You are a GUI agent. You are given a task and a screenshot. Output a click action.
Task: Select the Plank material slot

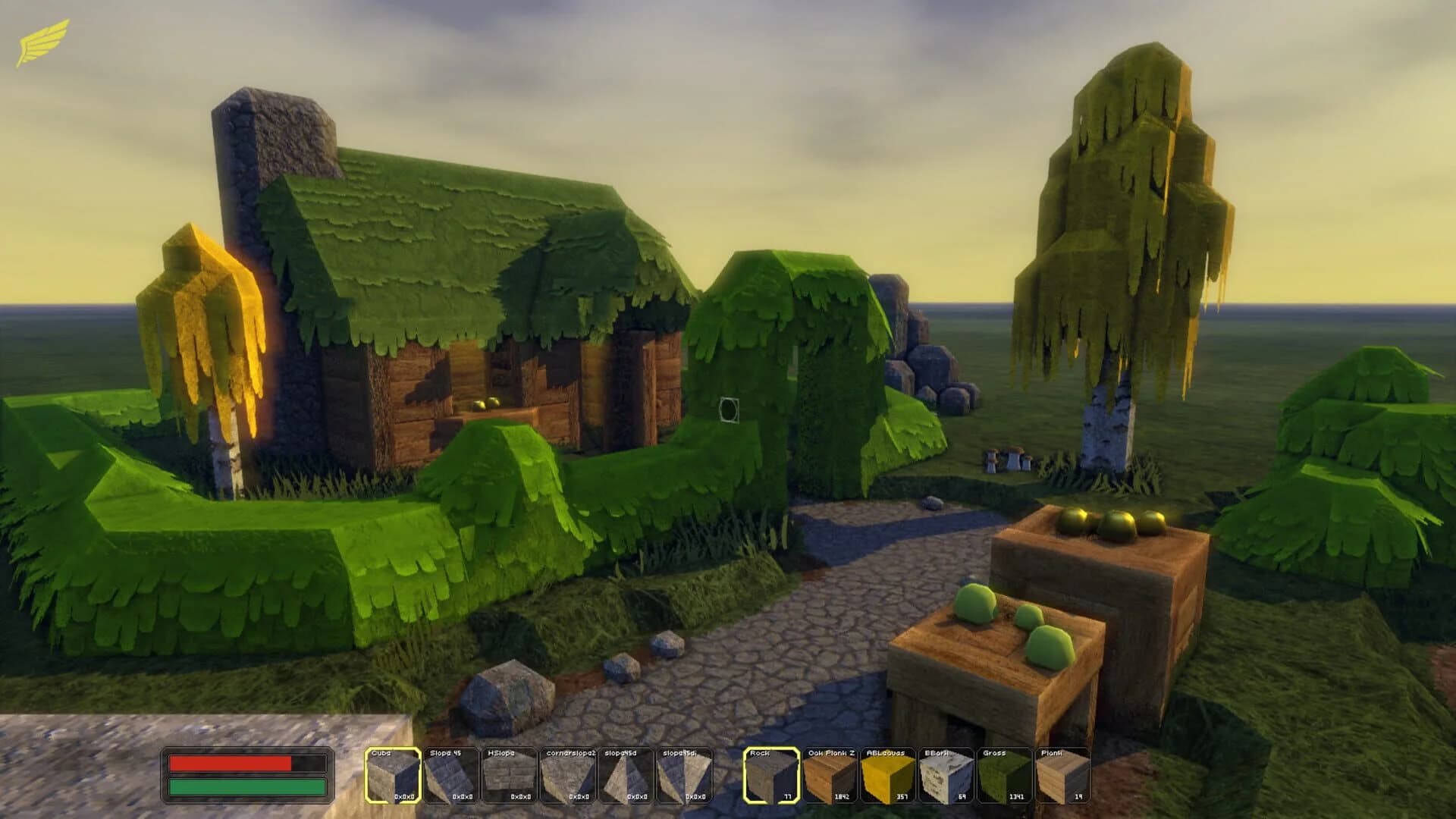click(x=1063, y=773)
